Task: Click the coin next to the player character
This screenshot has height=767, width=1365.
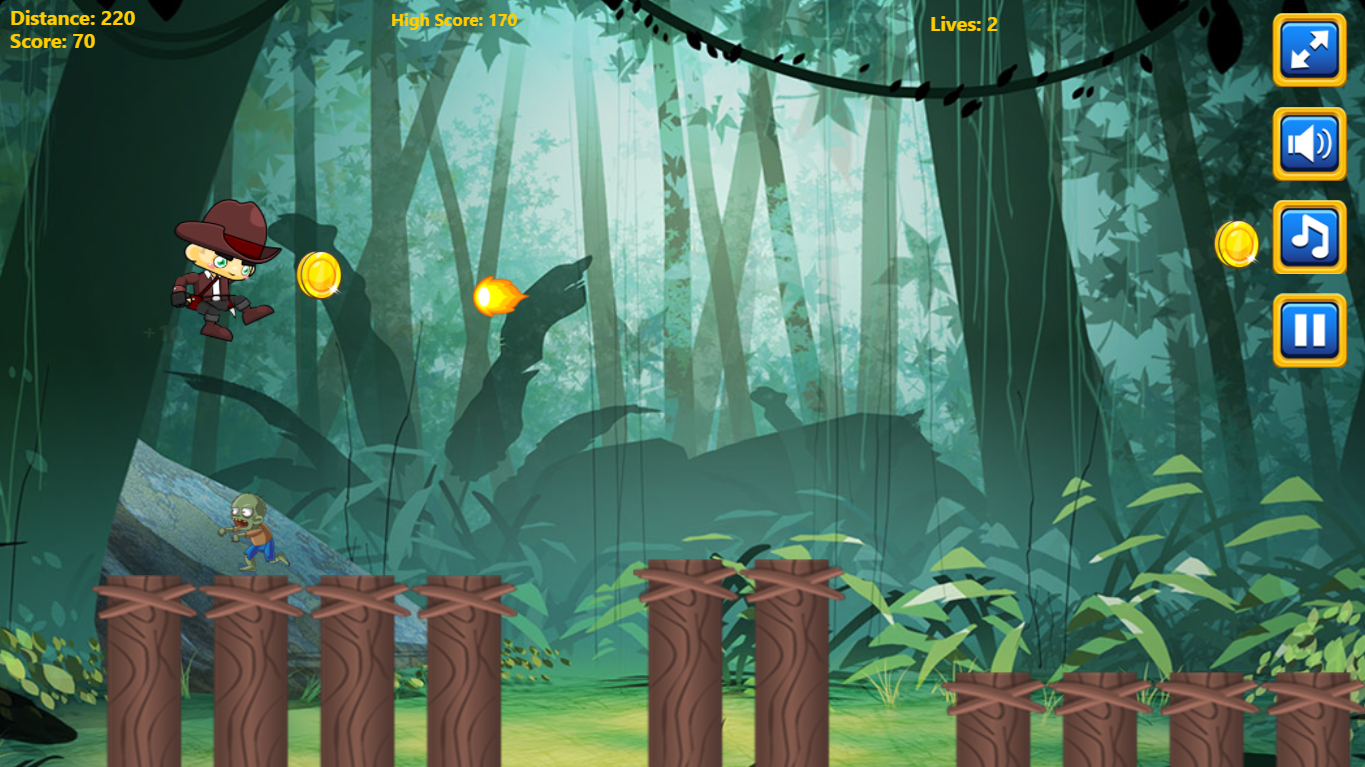Action: pyautogui.click(x=319, y=277)
